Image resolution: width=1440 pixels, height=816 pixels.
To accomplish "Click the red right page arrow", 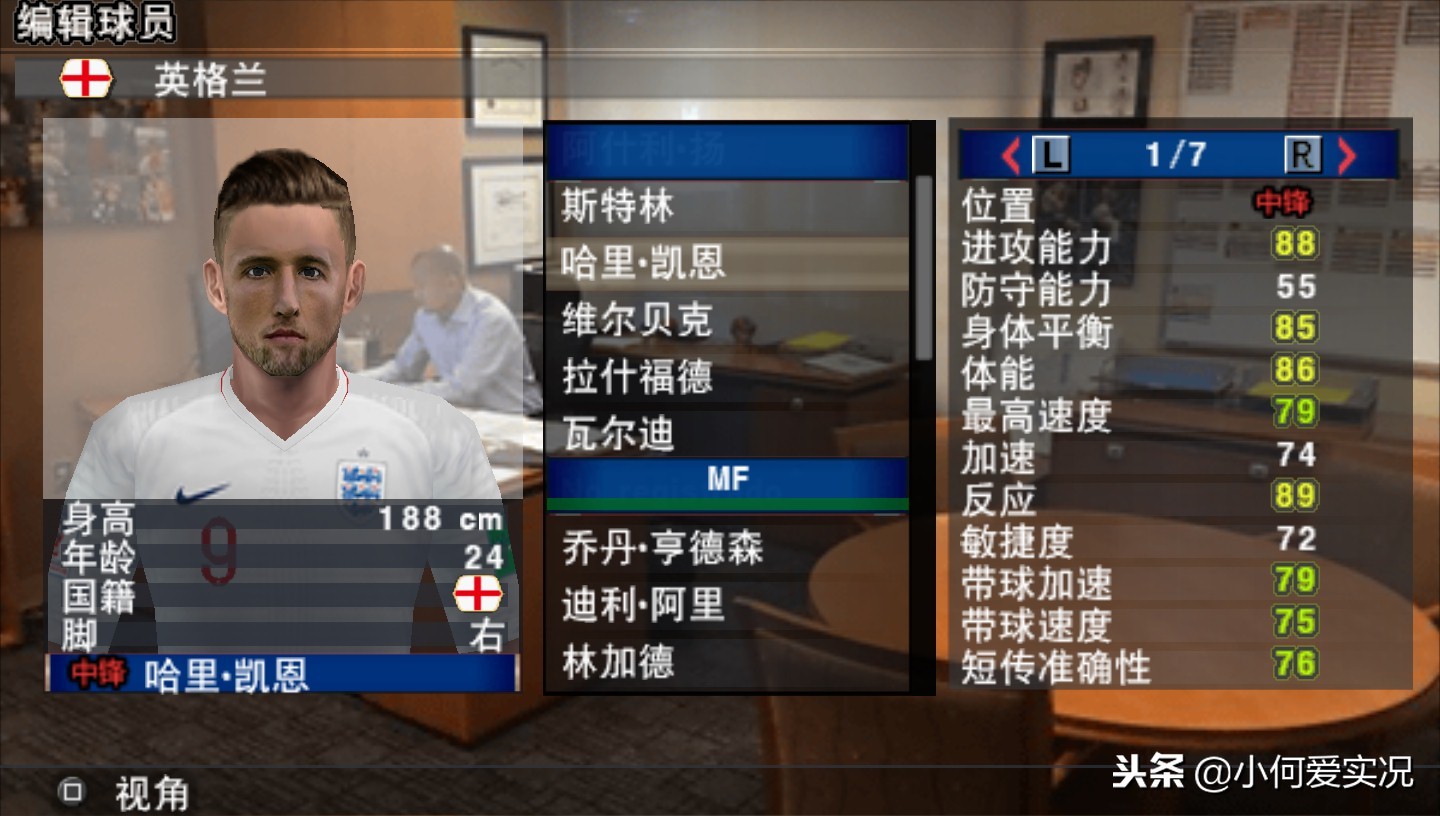I will [1350, 155].
